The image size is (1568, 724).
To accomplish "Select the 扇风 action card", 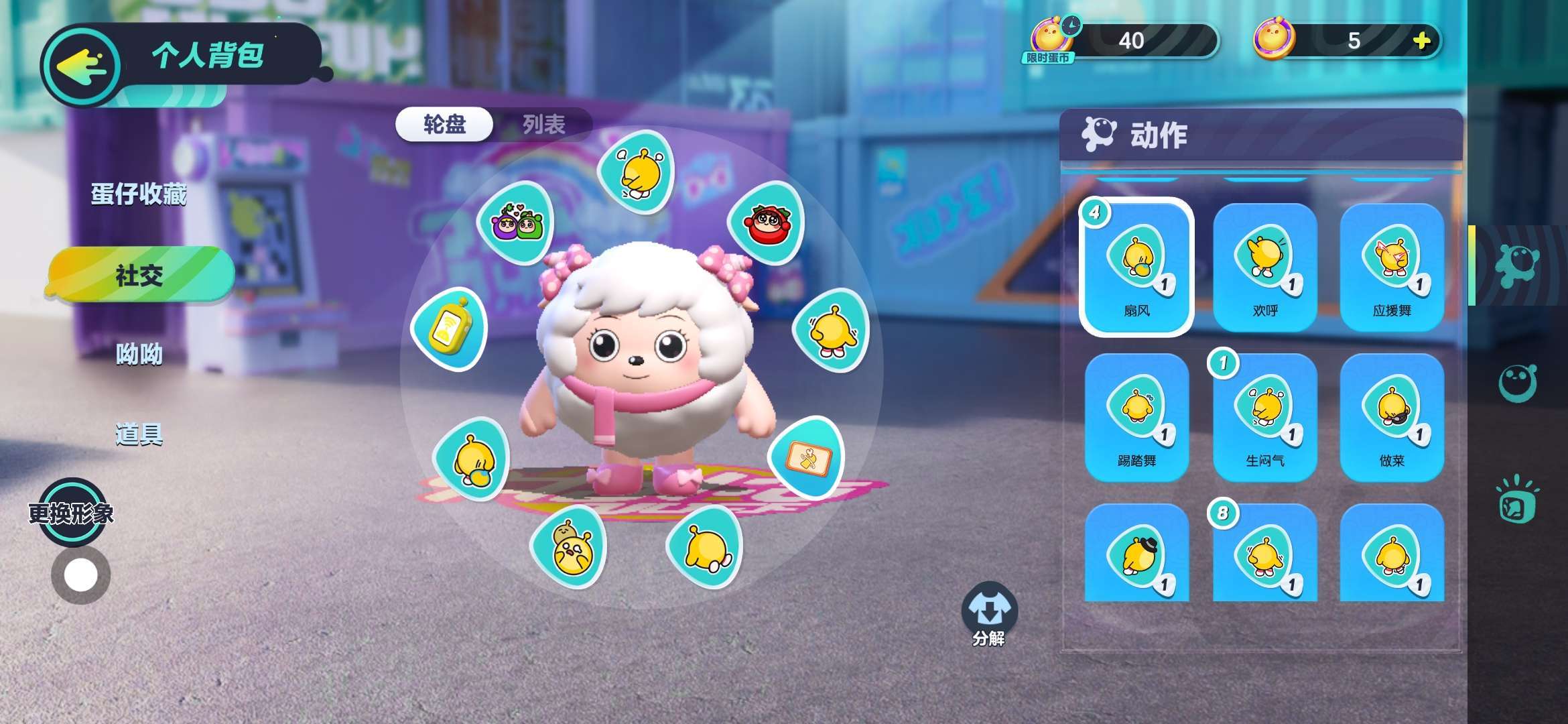I will click(x=1136, y=267).
